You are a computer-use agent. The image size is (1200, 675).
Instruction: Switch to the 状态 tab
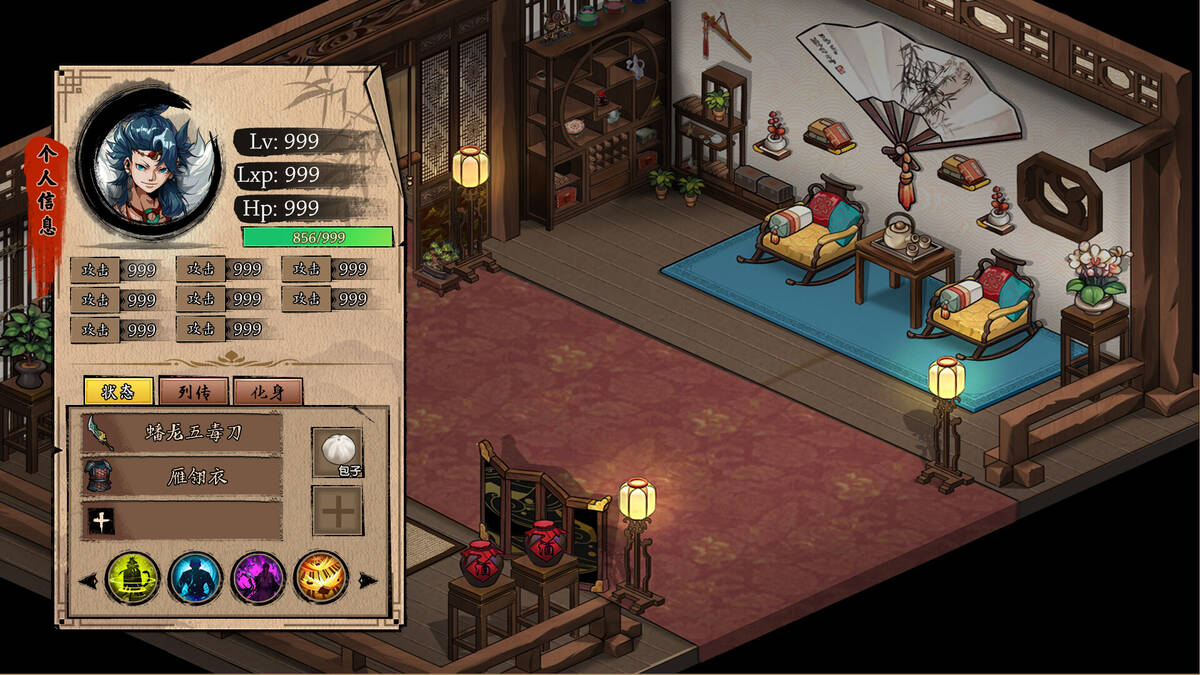[x=118, y=391]
